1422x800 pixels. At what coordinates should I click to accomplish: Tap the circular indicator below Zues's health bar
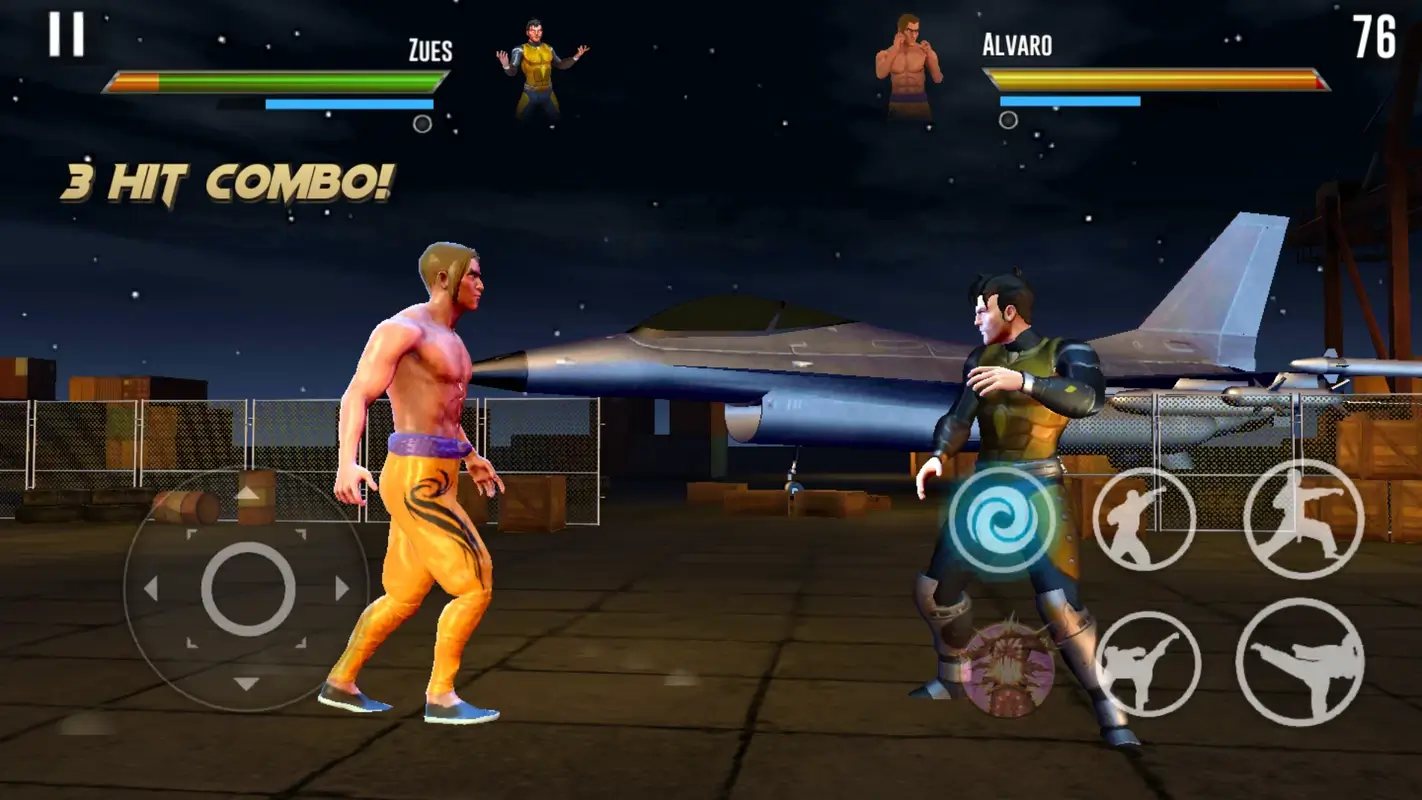(424, 123)
